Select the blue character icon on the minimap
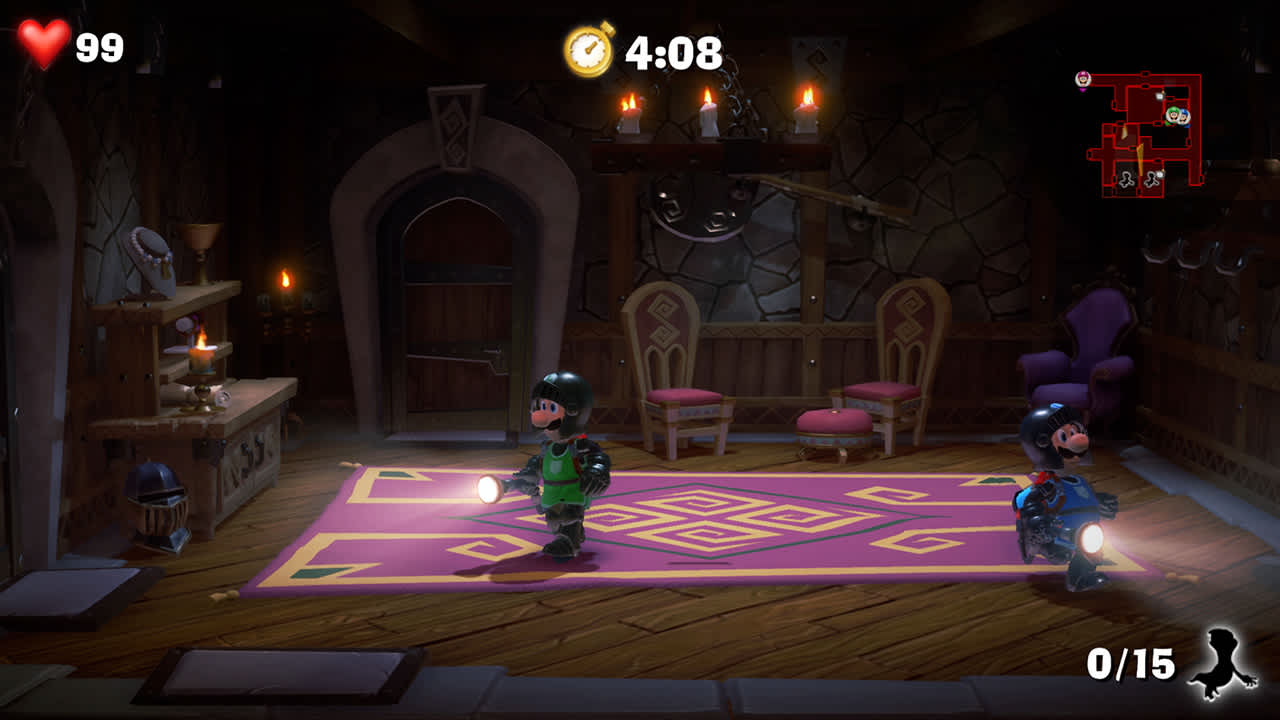 point(1184,117)
